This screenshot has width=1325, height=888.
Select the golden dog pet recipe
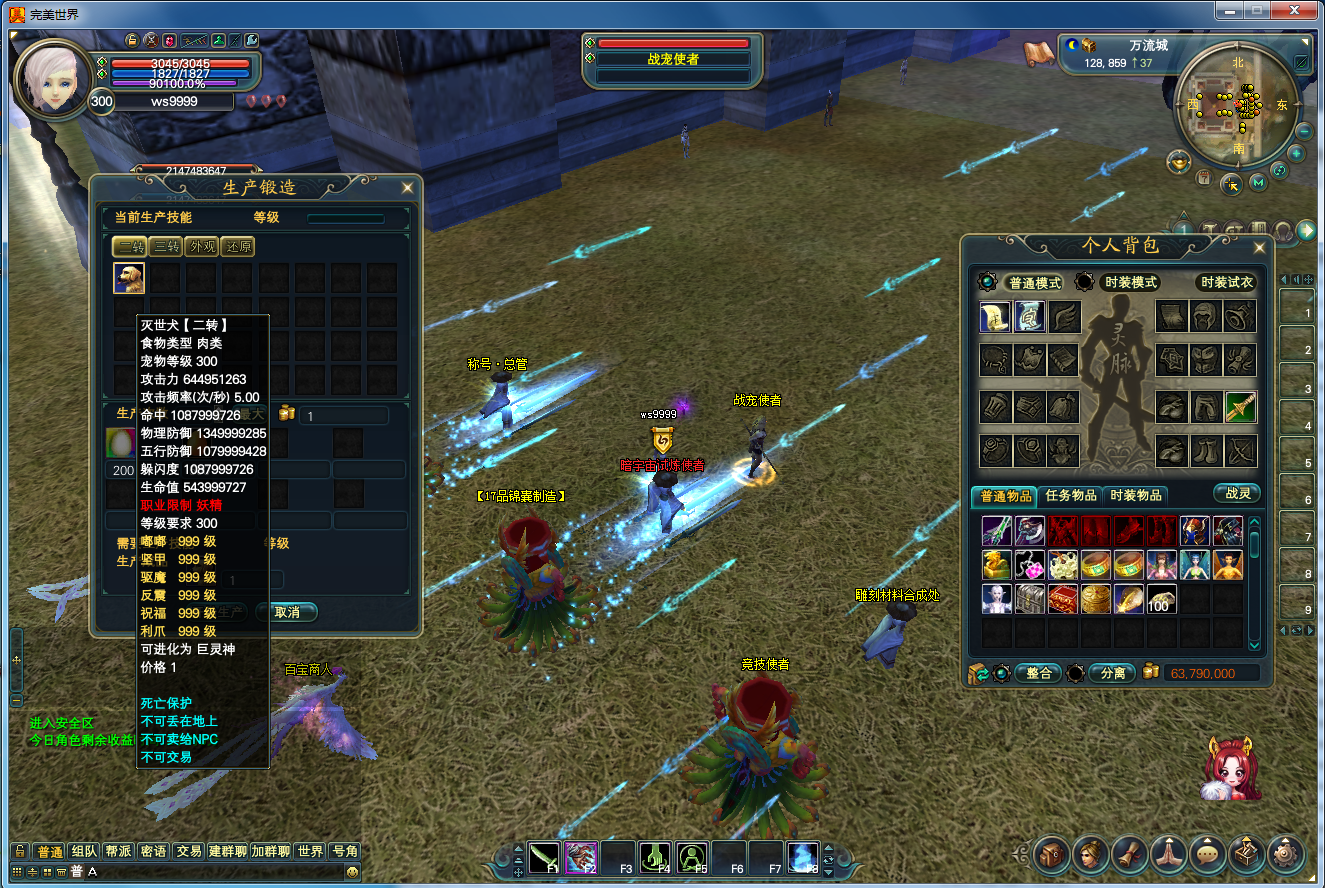(x=129, y=278)
